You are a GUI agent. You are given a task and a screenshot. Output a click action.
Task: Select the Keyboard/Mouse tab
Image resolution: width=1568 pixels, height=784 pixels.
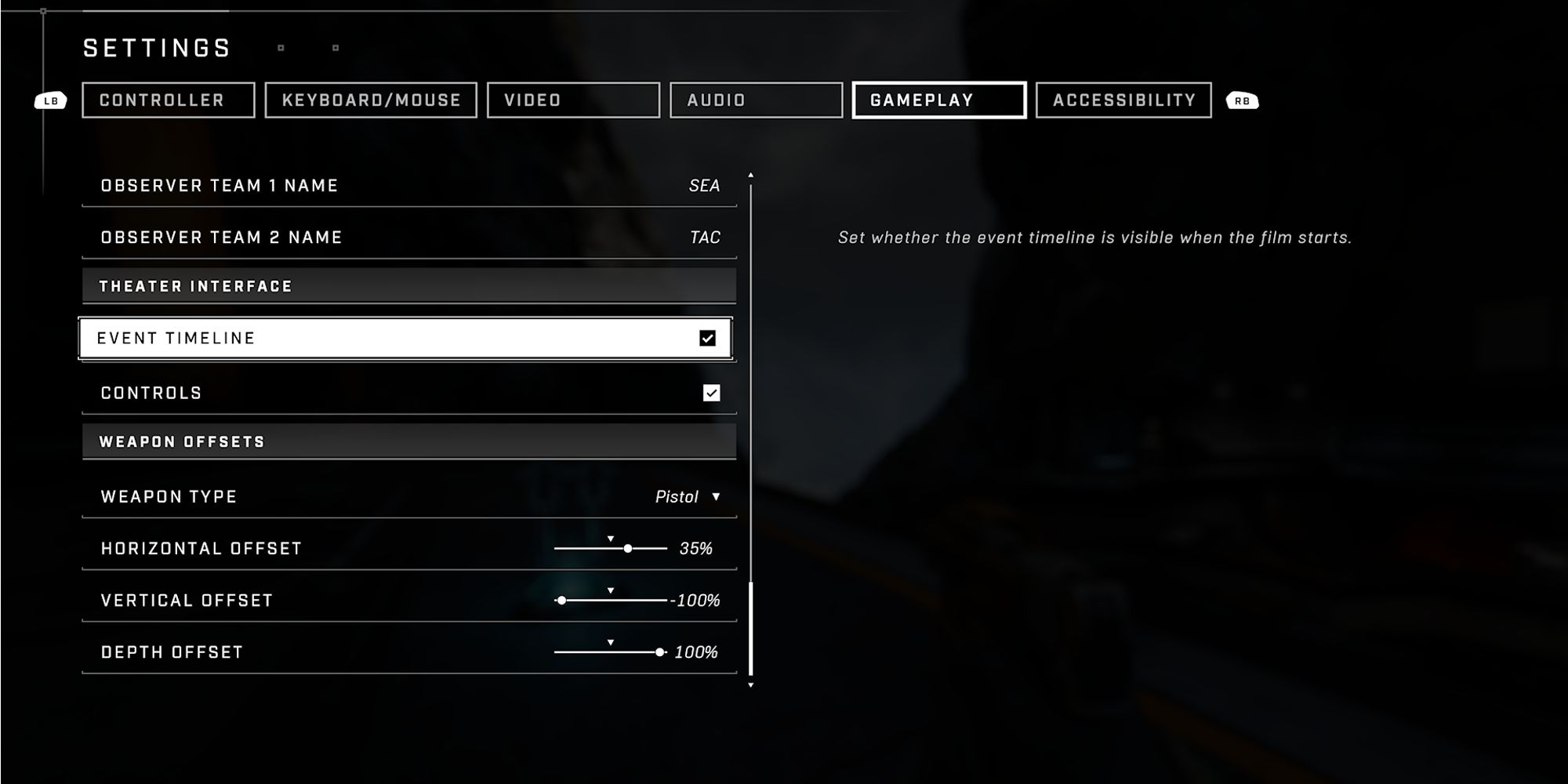370,100
